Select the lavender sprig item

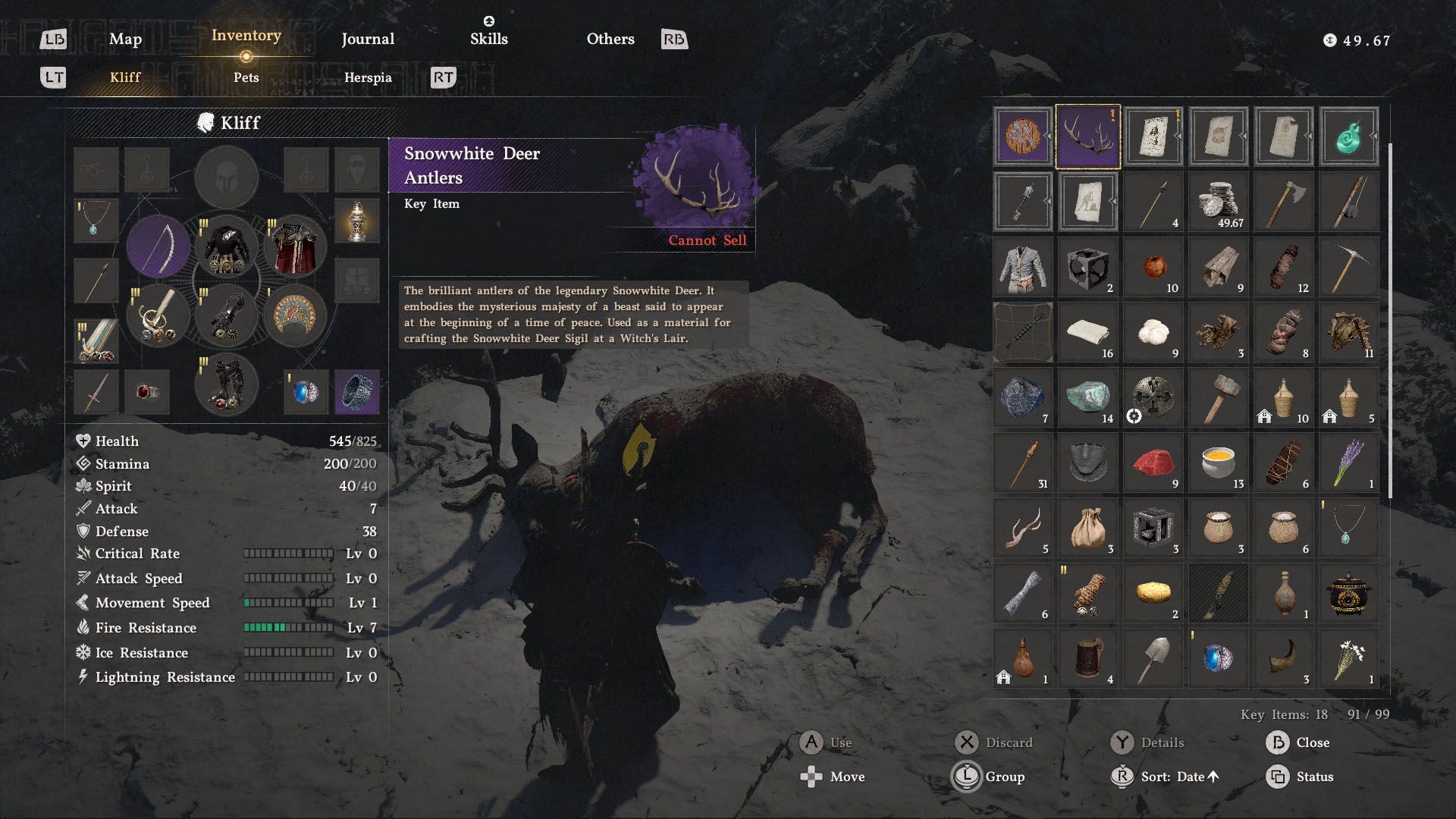[1349, 463]
